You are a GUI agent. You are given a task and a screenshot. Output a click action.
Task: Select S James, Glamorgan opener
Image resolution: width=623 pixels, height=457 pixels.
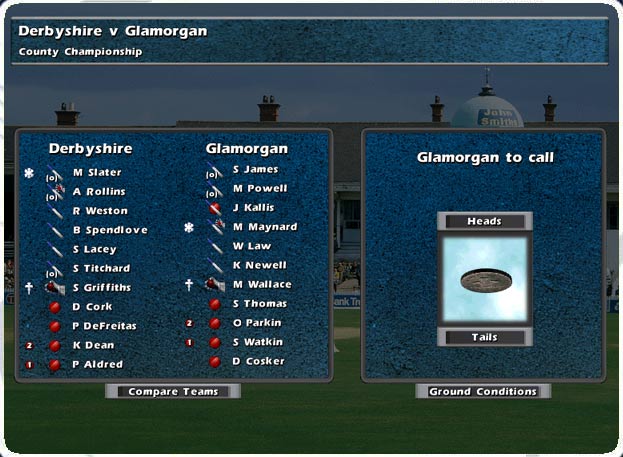(x=255, y=170)
